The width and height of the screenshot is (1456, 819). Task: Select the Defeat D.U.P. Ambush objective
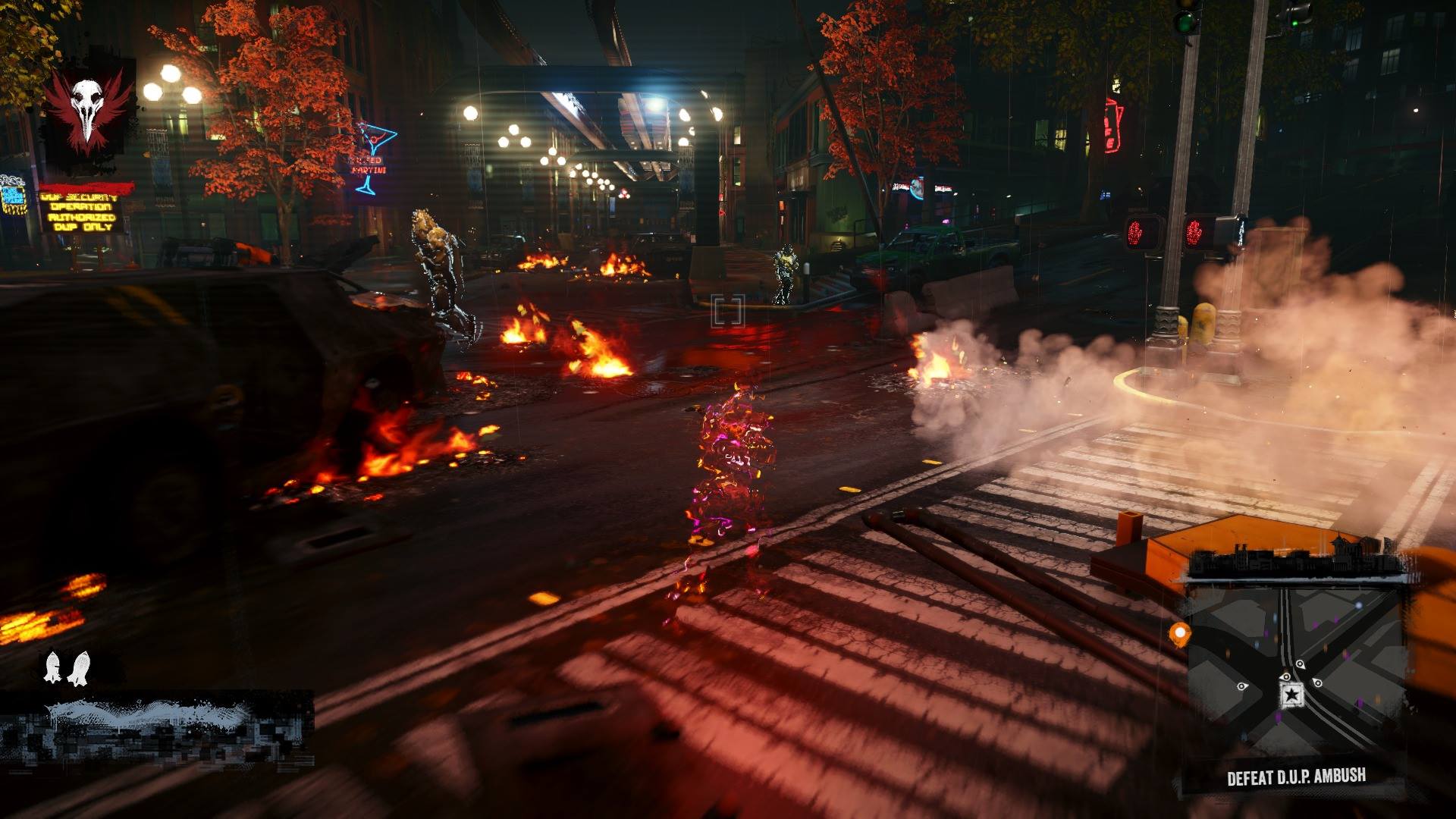pyautogui.click(x=1296, y=777)
